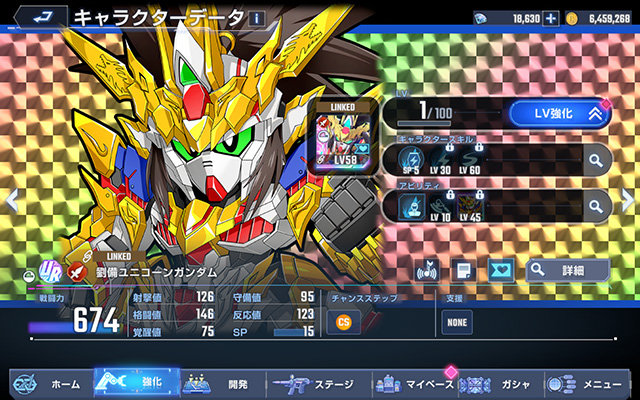
Task: Open the 詳細 details button
Action: coord(567,269)
